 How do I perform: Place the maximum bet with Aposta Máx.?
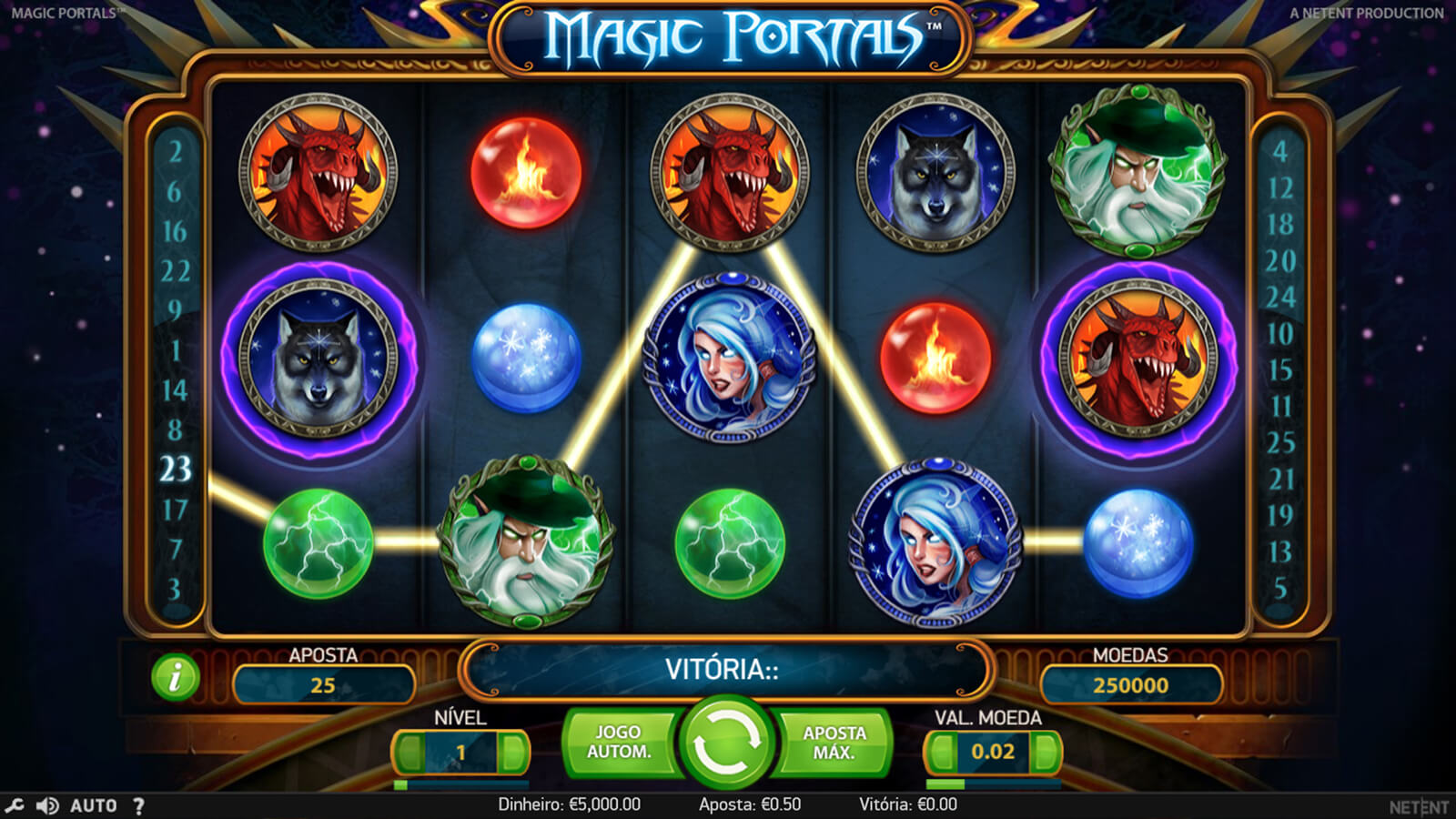coord(834,743)
